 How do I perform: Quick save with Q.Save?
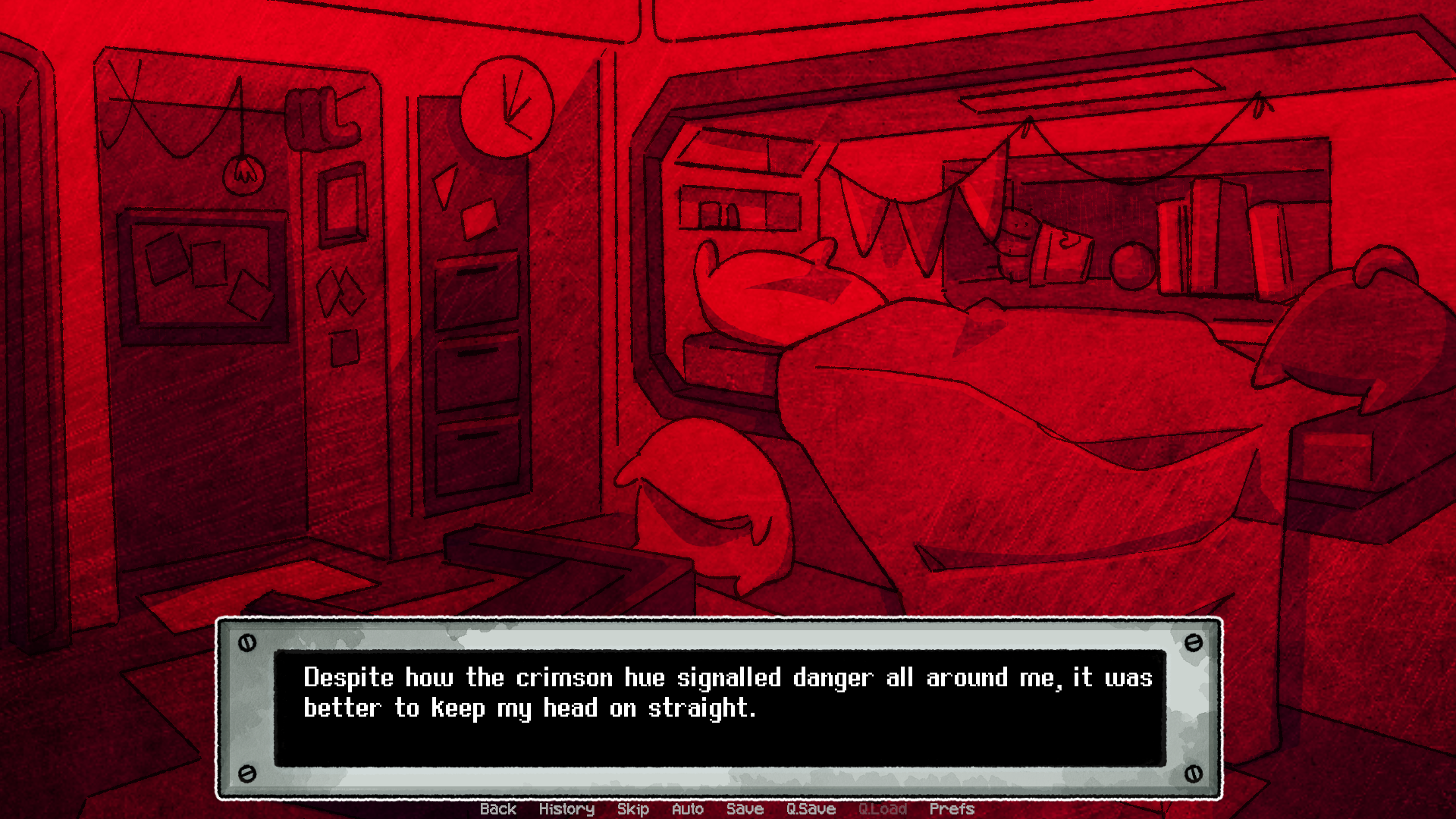pos(811,809)
